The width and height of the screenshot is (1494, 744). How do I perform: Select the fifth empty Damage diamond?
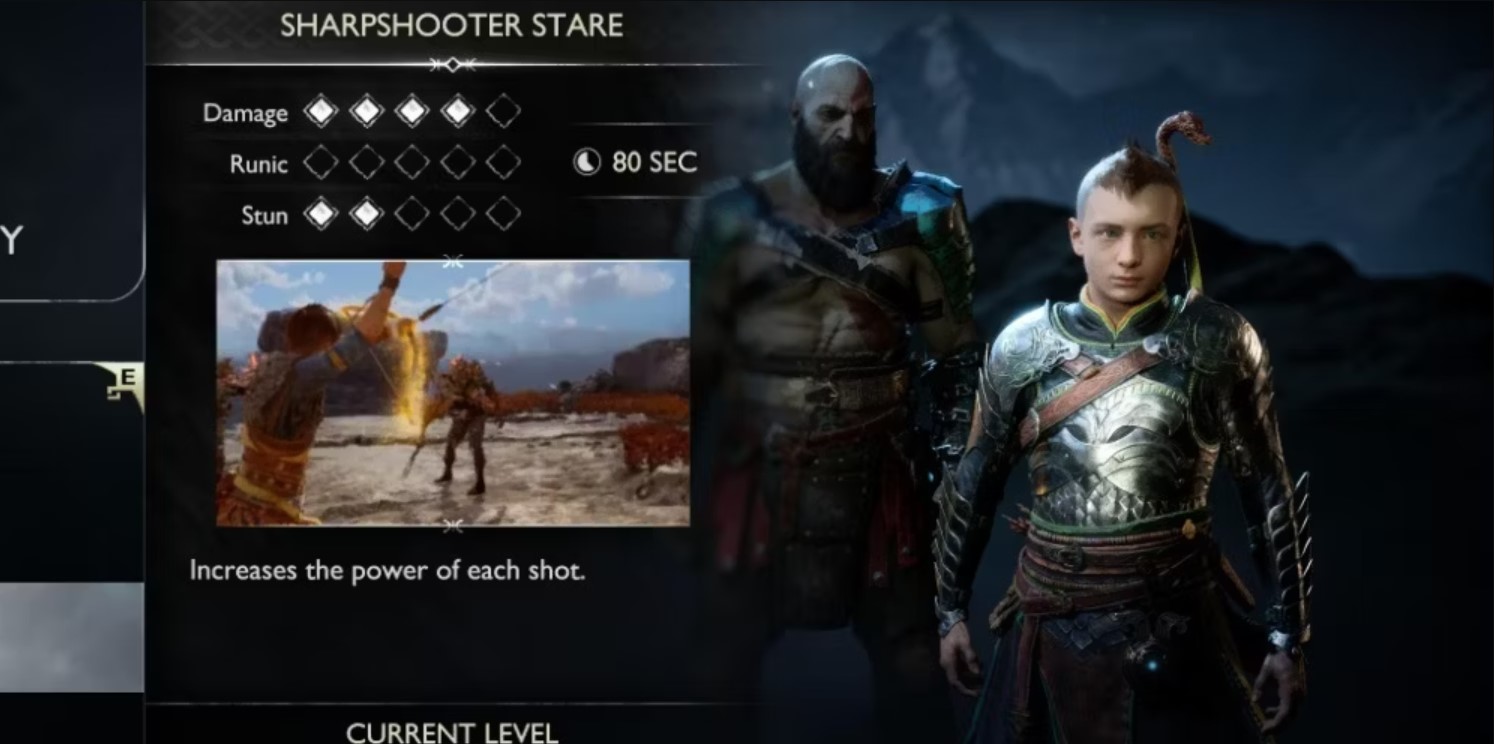505,112
